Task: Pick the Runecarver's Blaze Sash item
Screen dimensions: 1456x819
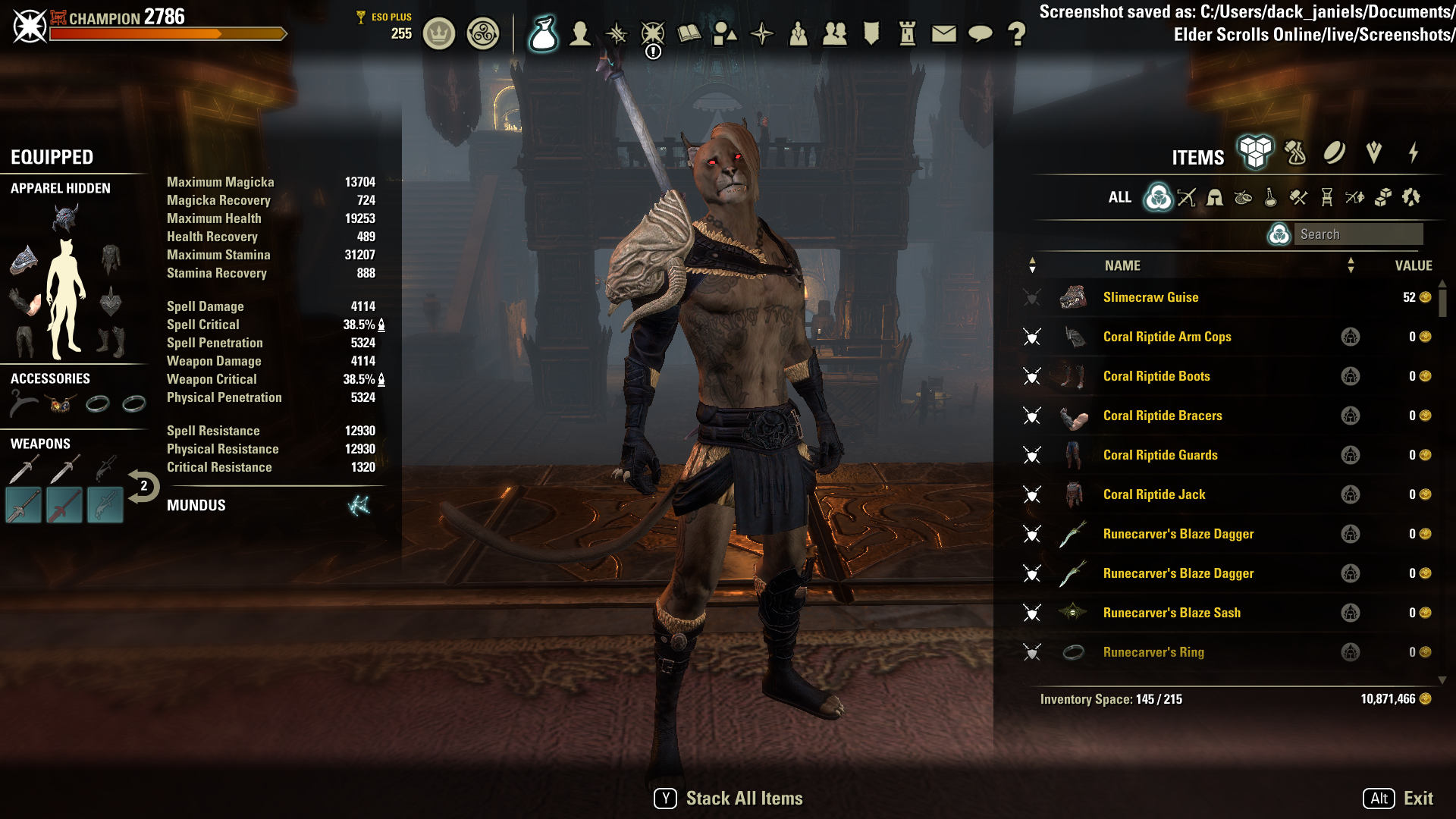Action: click(1171, 613)
